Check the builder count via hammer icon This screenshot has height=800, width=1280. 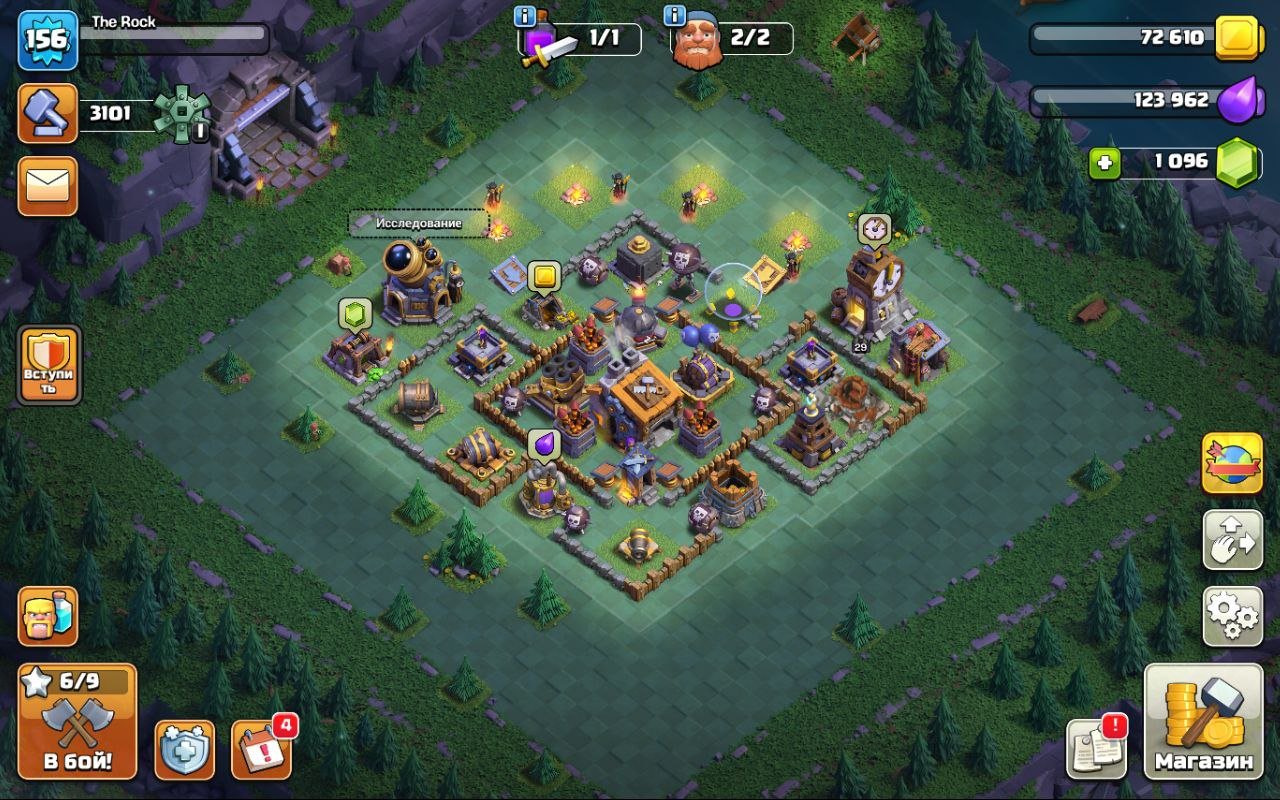[47, 111]
